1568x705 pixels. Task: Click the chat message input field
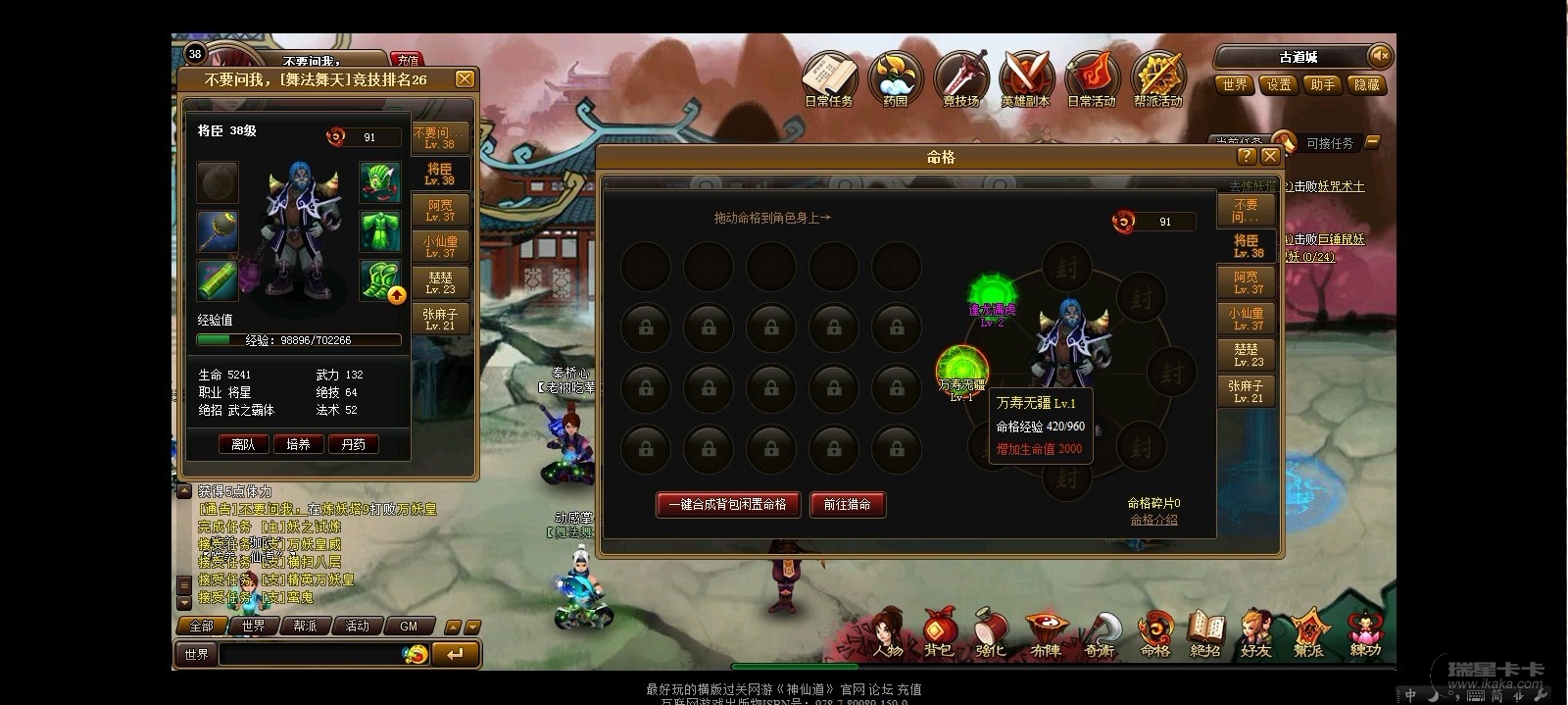coord(309,654)
